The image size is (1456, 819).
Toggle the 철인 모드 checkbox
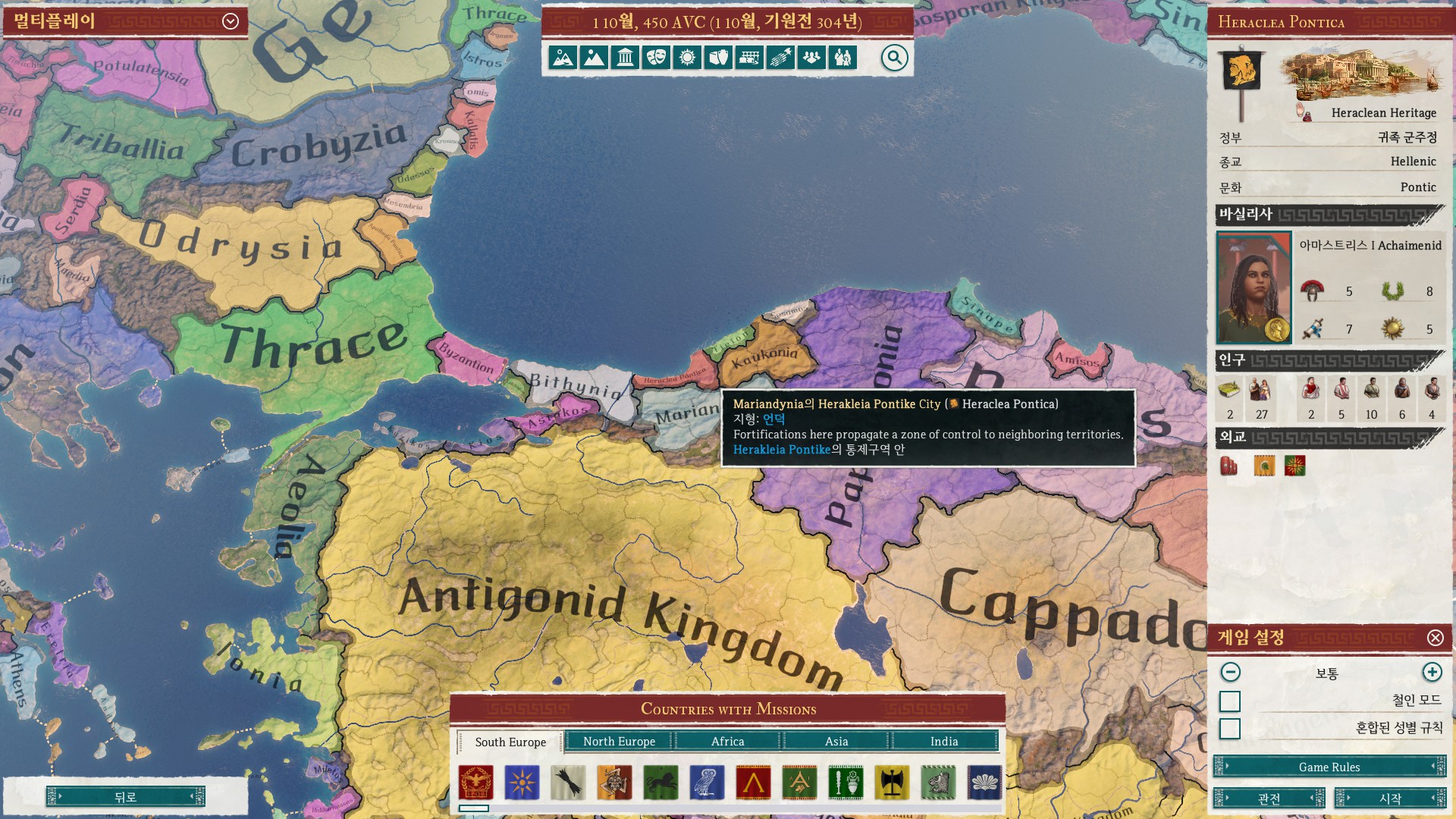1230,701
